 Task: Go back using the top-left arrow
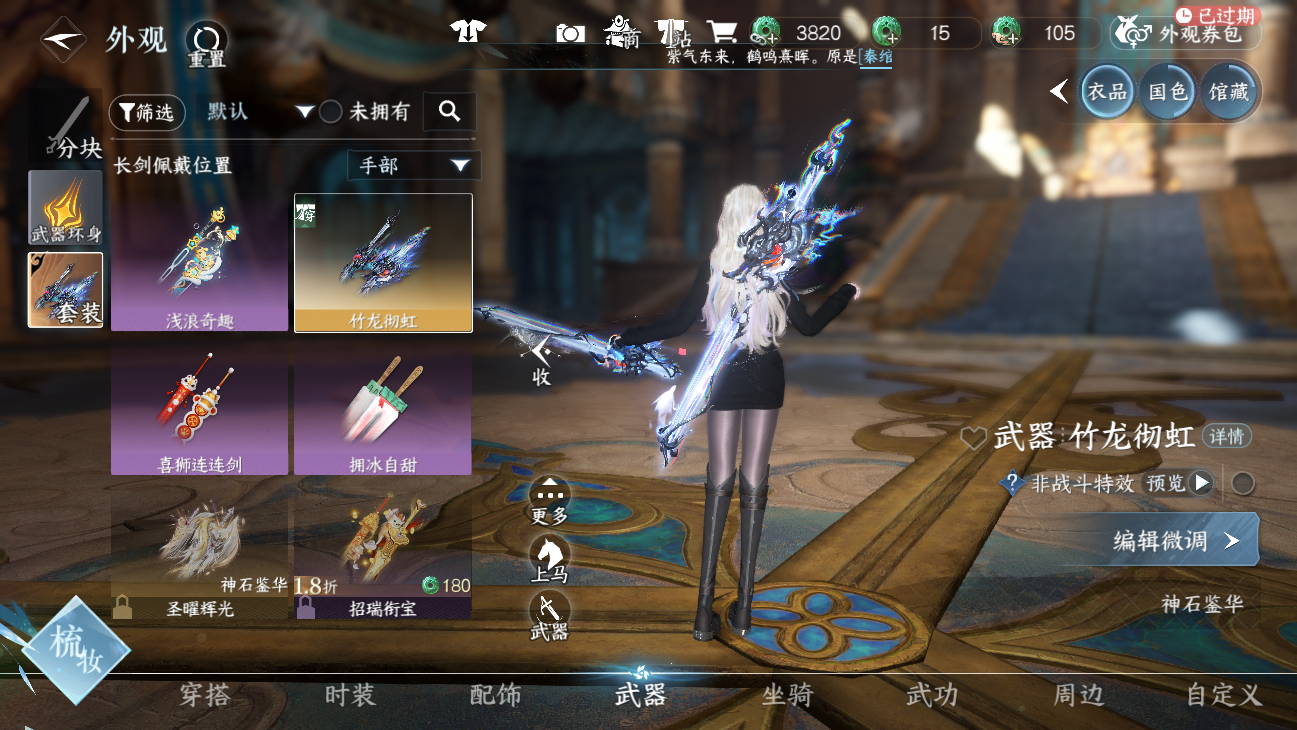pyautogui.click(x=62, y=40)
